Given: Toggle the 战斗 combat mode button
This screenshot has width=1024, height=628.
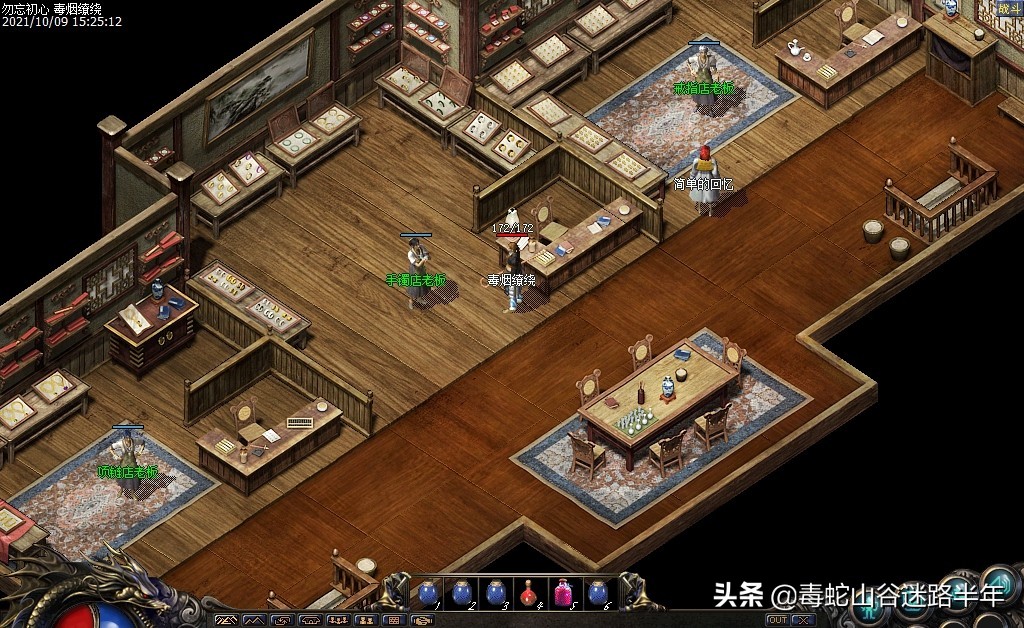Looking at the screenshot, I should (1009, 9).
